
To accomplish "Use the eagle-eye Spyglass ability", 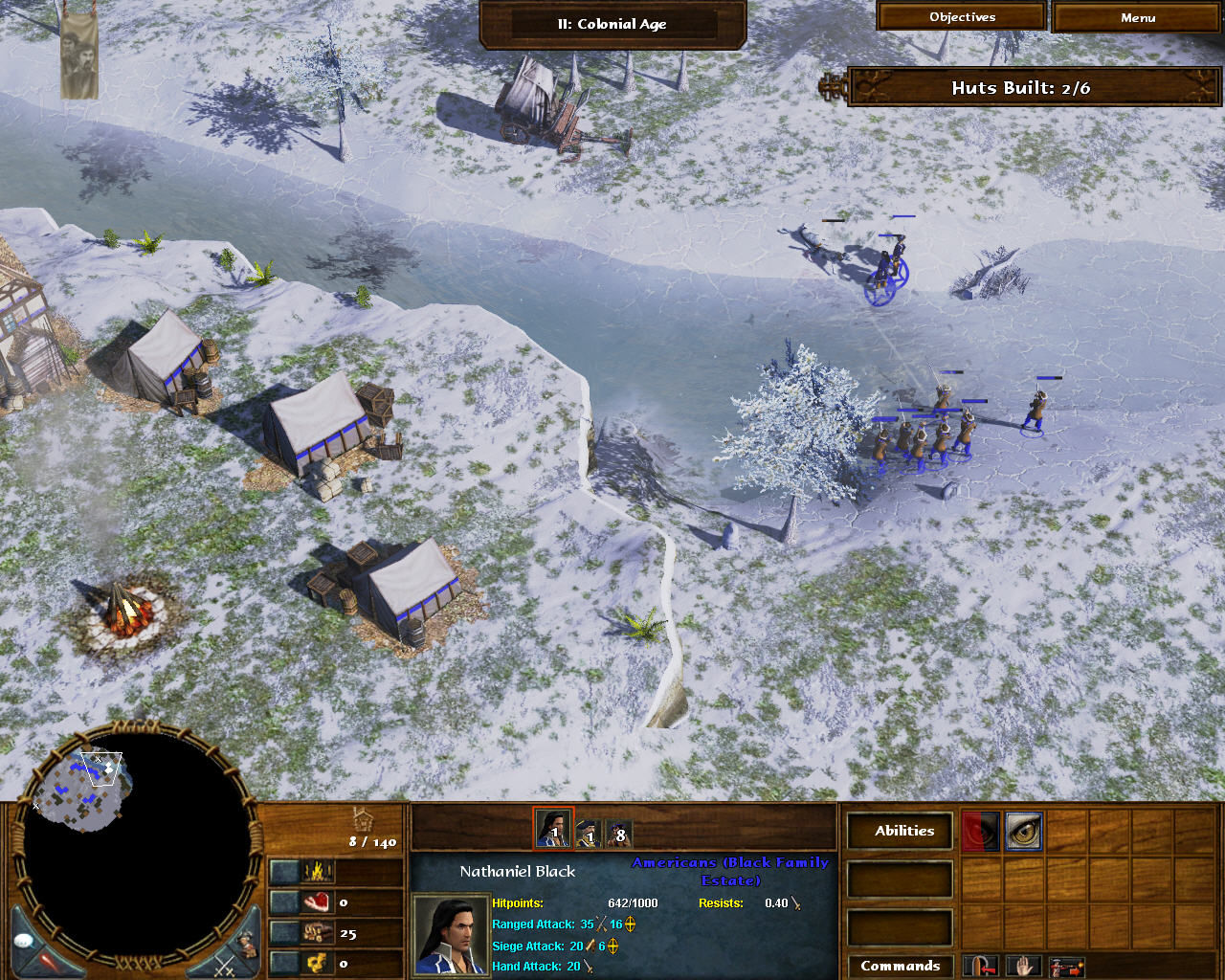I will click(x=1024, y=831).
